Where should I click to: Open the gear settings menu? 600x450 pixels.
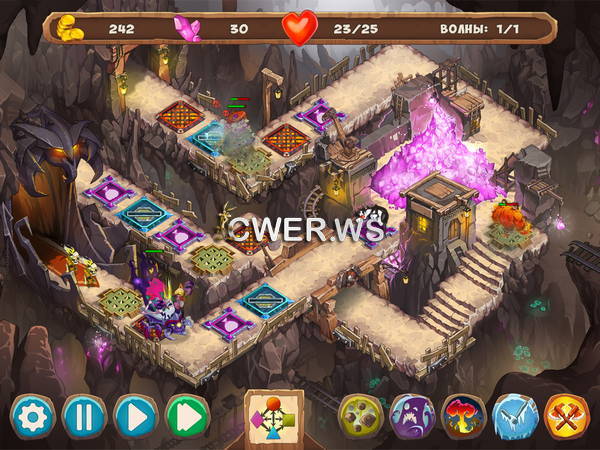point(31,415)
